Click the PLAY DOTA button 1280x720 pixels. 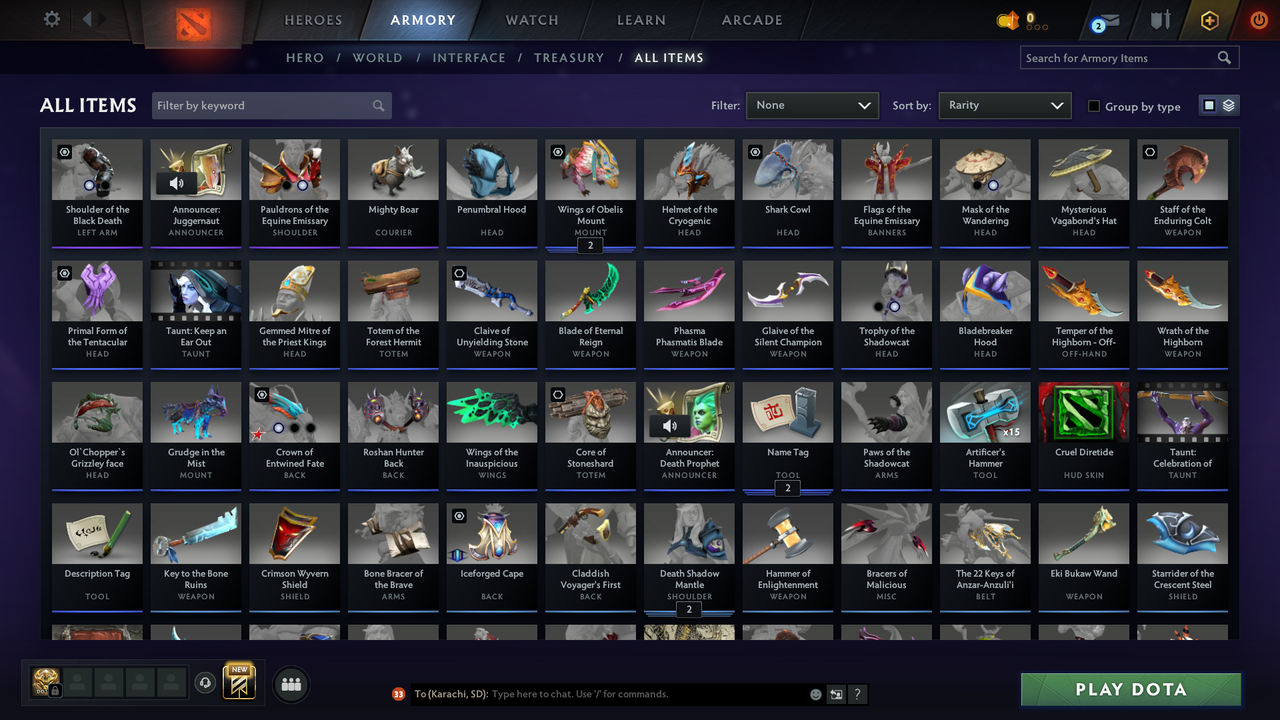[1130, 689]
